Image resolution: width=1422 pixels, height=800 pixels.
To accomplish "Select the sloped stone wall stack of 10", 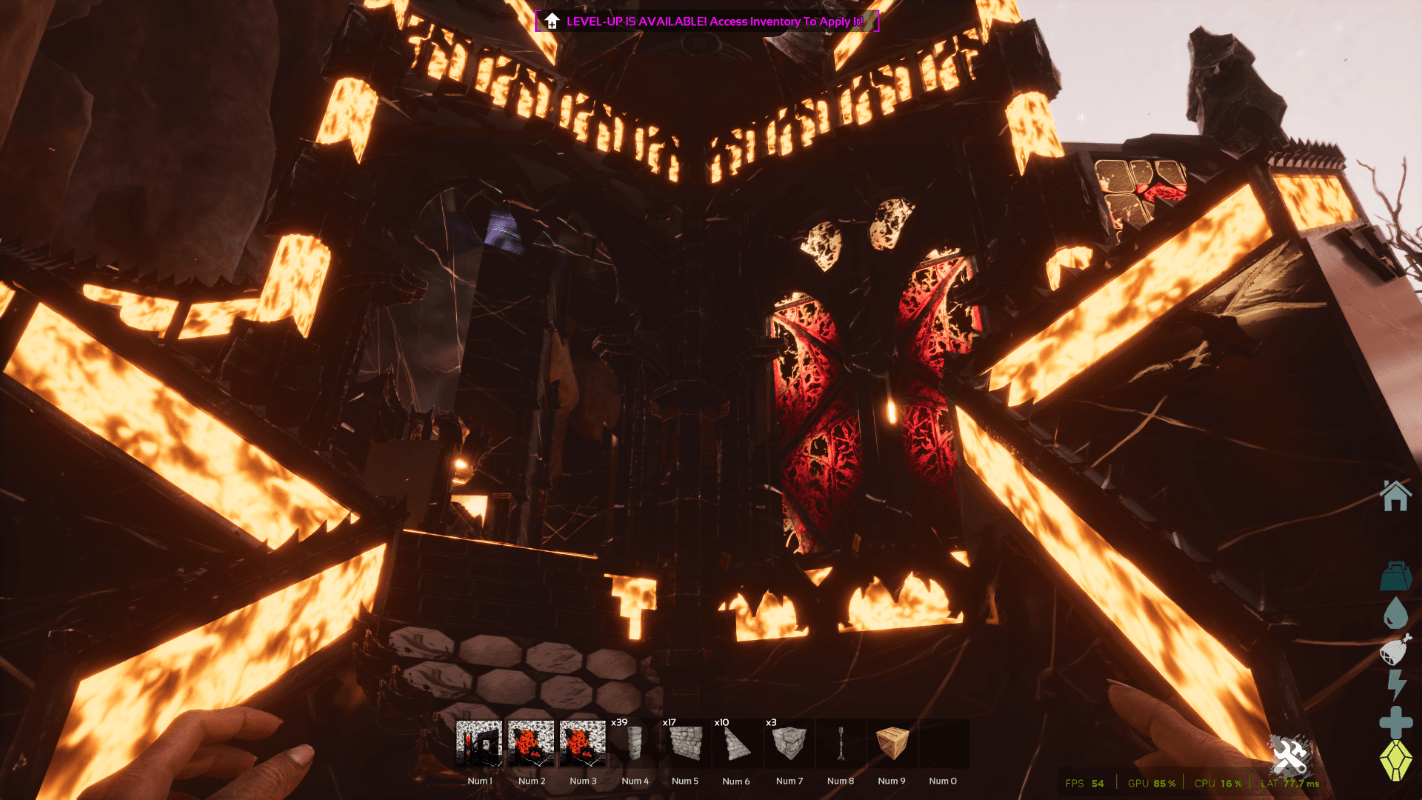I will (x=738, y=744).
